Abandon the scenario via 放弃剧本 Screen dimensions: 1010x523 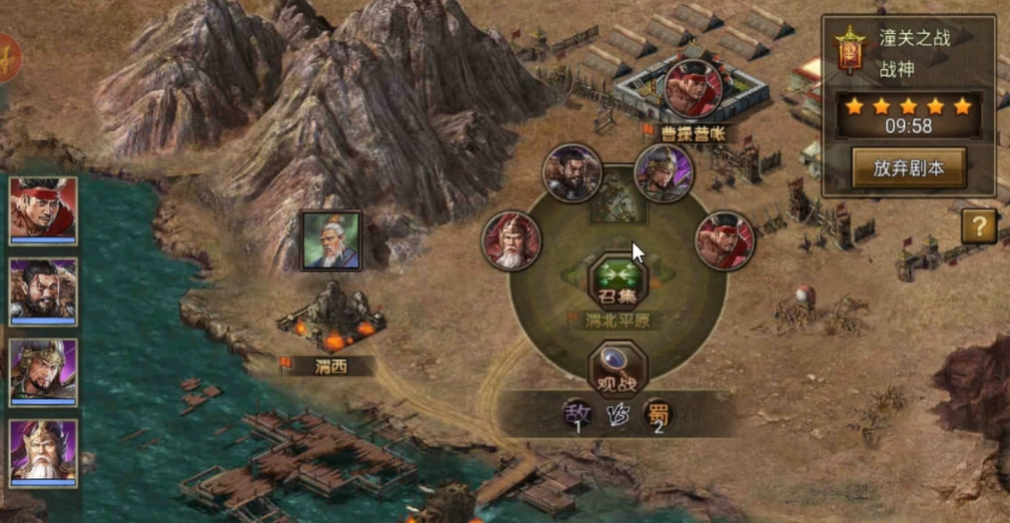coord(909,168)
